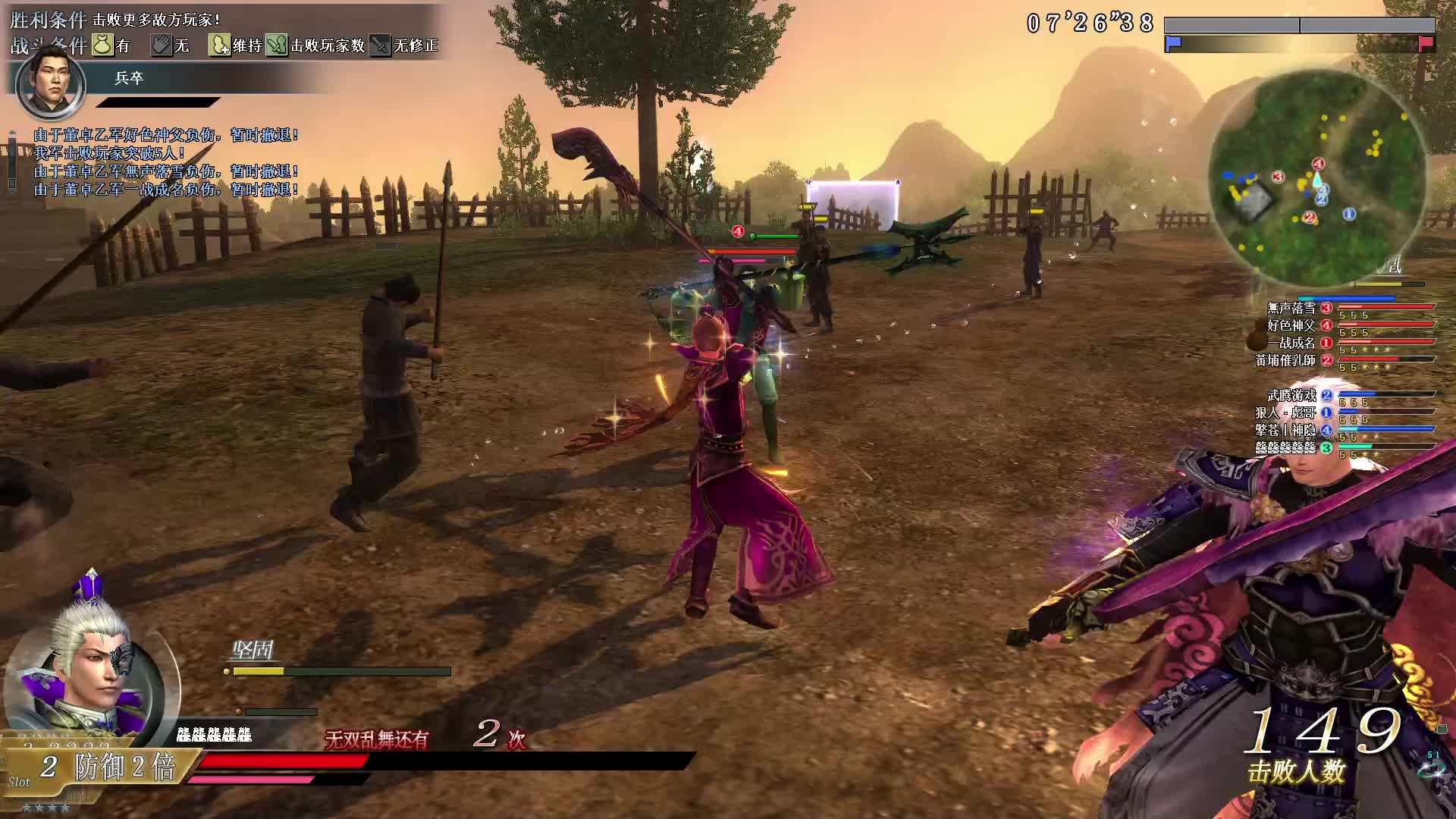Select ally 武腾游戏 in the roster
This screenshot has height=819, width=1456.
point(1291,395)
